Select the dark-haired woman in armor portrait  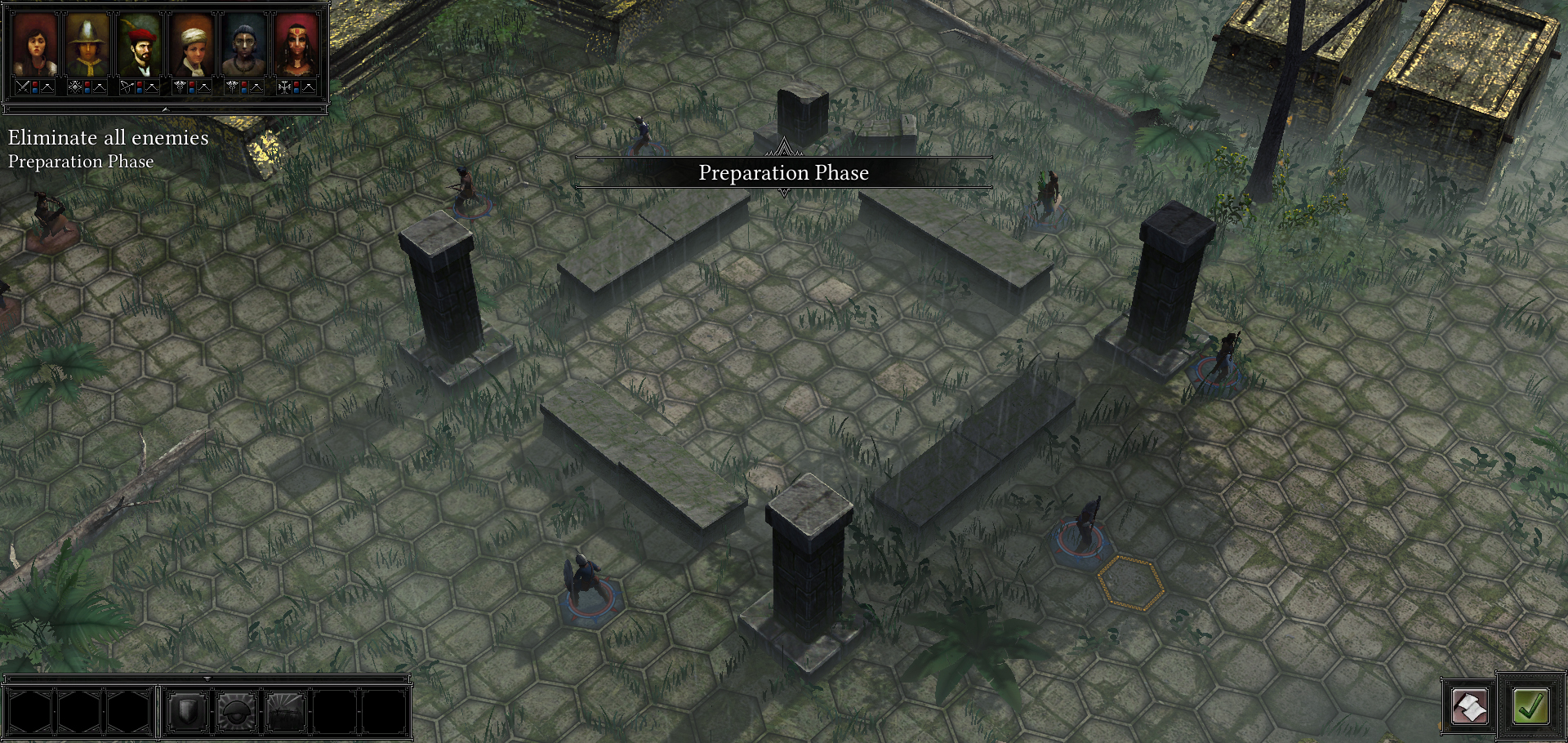coord(35,47)
